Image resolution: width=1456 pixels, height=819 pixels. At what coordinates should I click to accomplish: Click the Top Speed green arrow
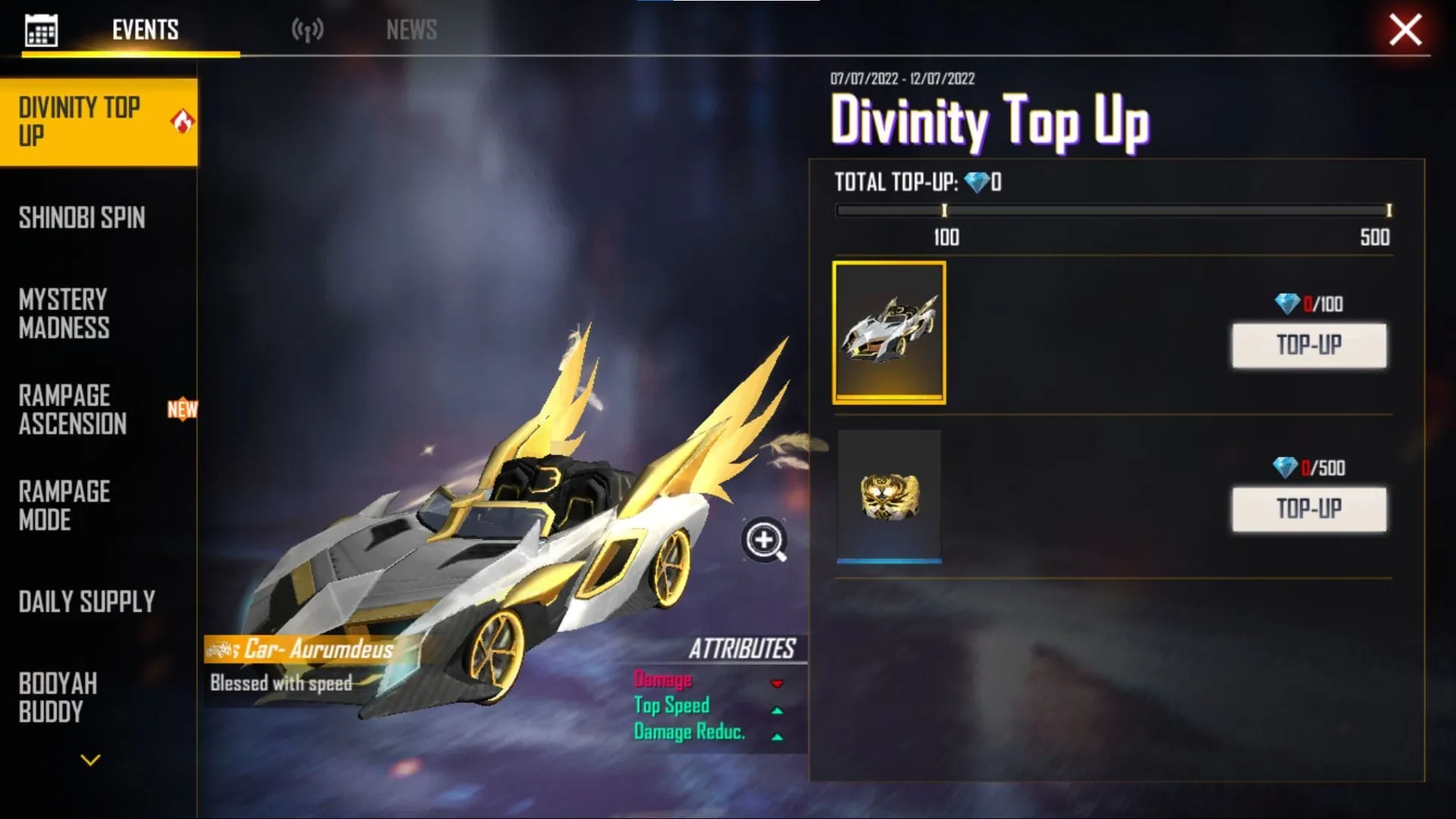[x=777, y=709]
